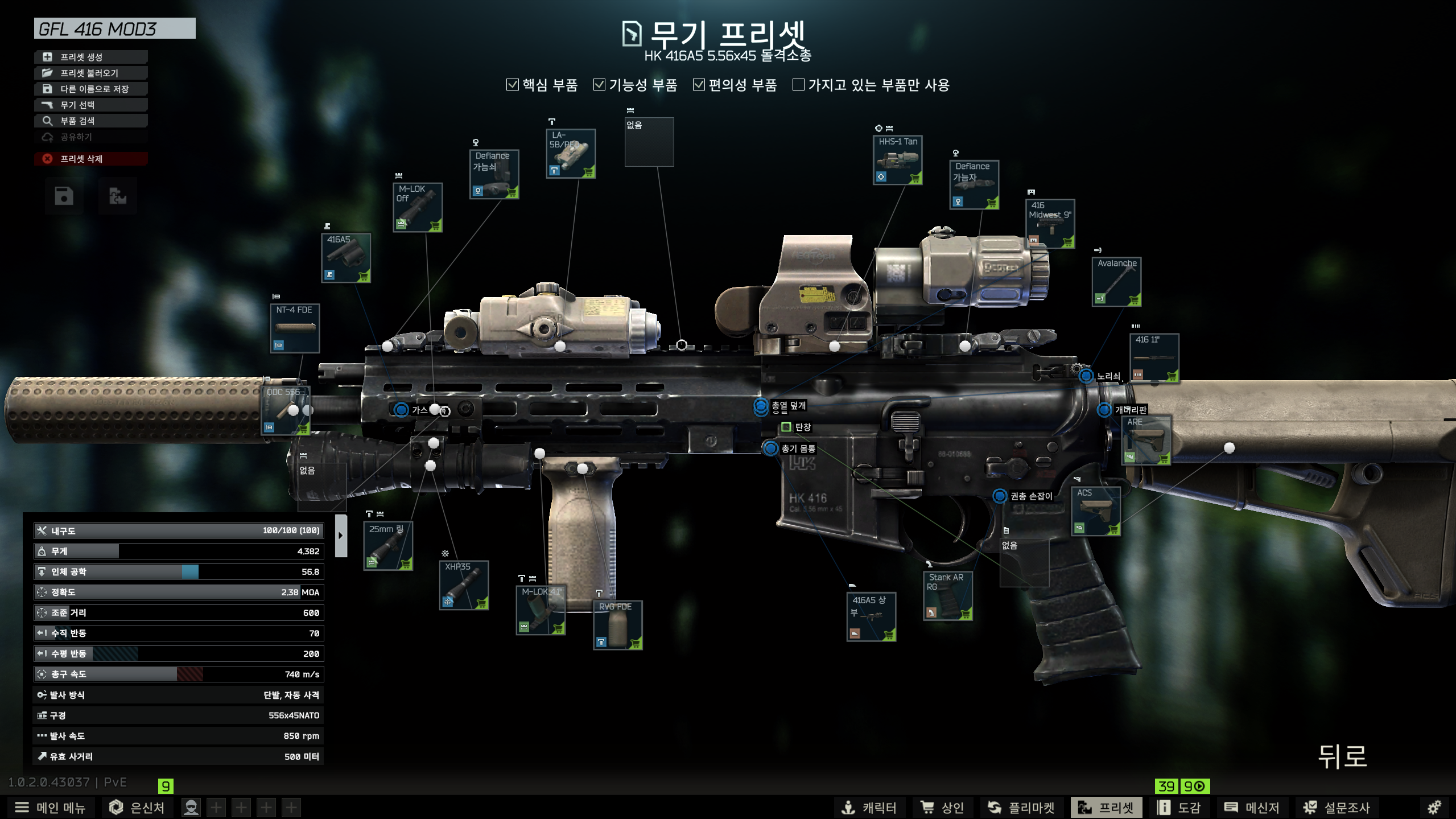Click the 프리셋 생성 menu entry
Screen dimensions: 1456x819
tap(91, 57)
